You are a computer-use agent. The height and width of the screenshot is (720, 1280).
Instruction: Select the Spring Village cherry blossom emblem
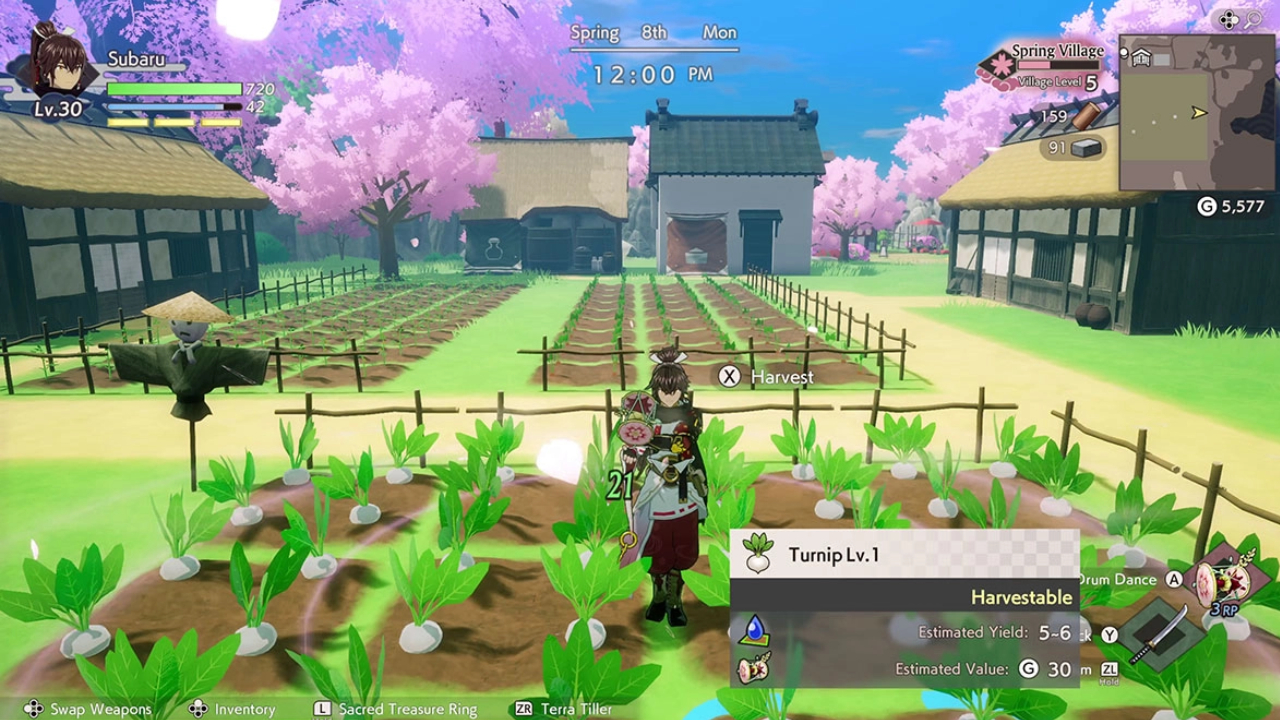click(997, 67)
